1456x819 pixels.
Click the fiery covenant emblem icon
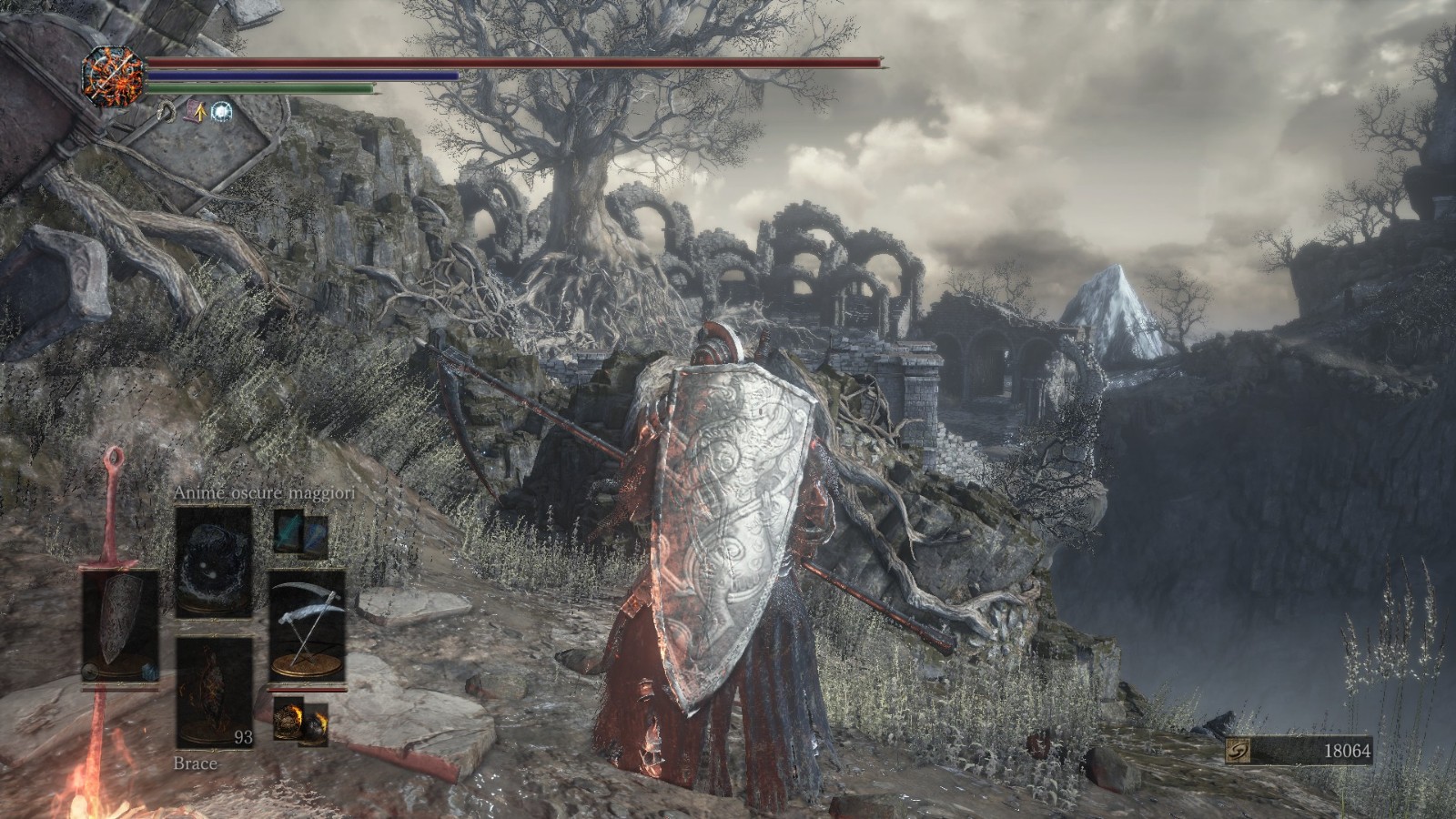115,74
